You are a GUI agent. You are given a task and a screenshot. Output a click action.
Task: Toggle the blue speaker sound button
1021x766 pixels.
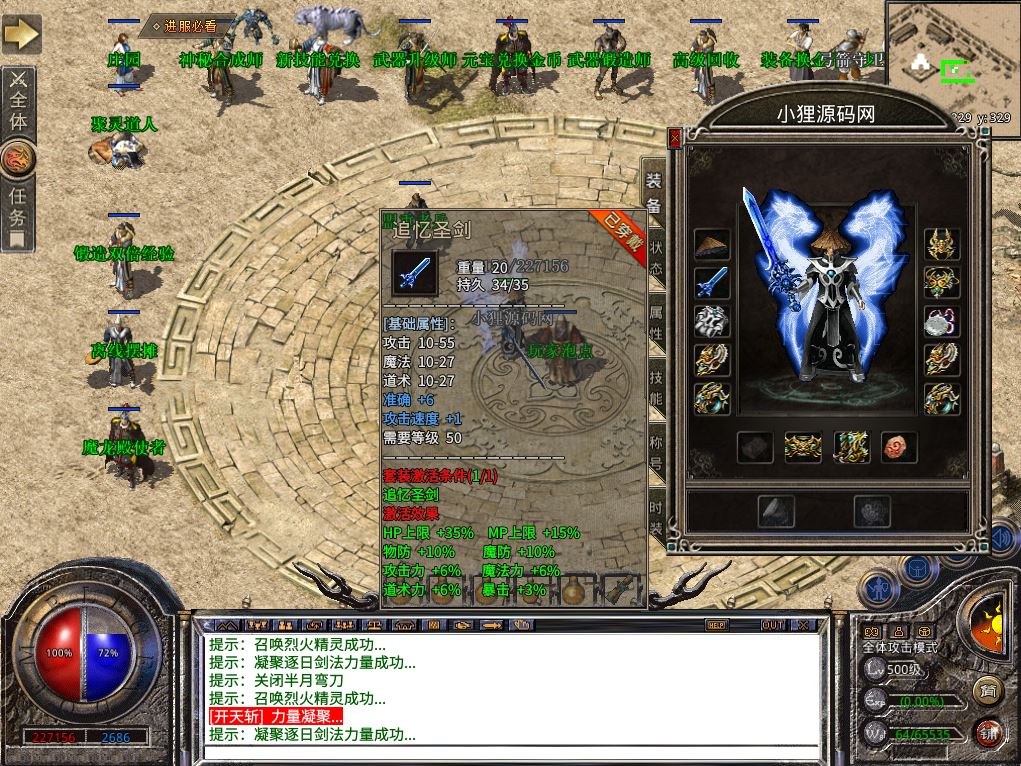coord(1003,538)
